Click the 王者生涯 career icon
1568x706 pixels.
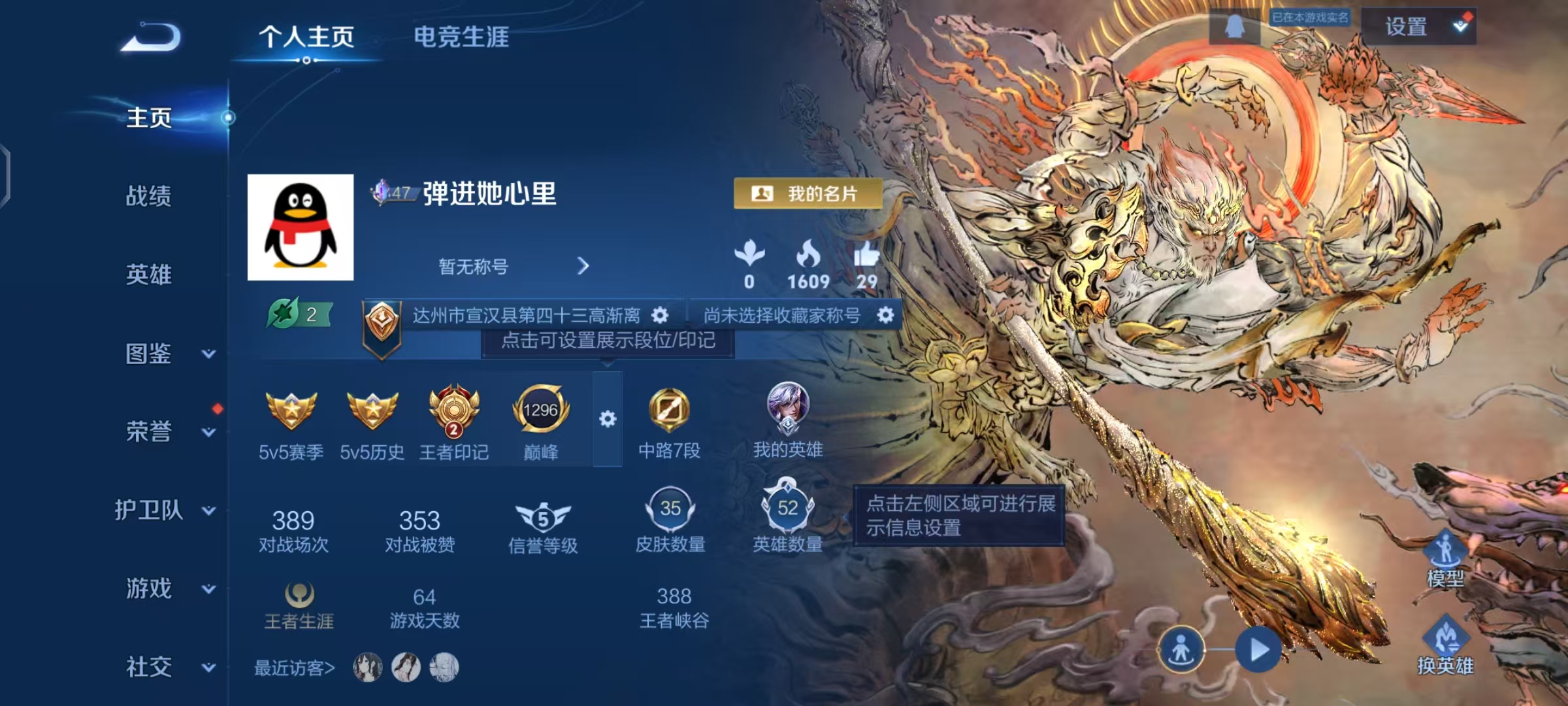click(x=301, y=595)
